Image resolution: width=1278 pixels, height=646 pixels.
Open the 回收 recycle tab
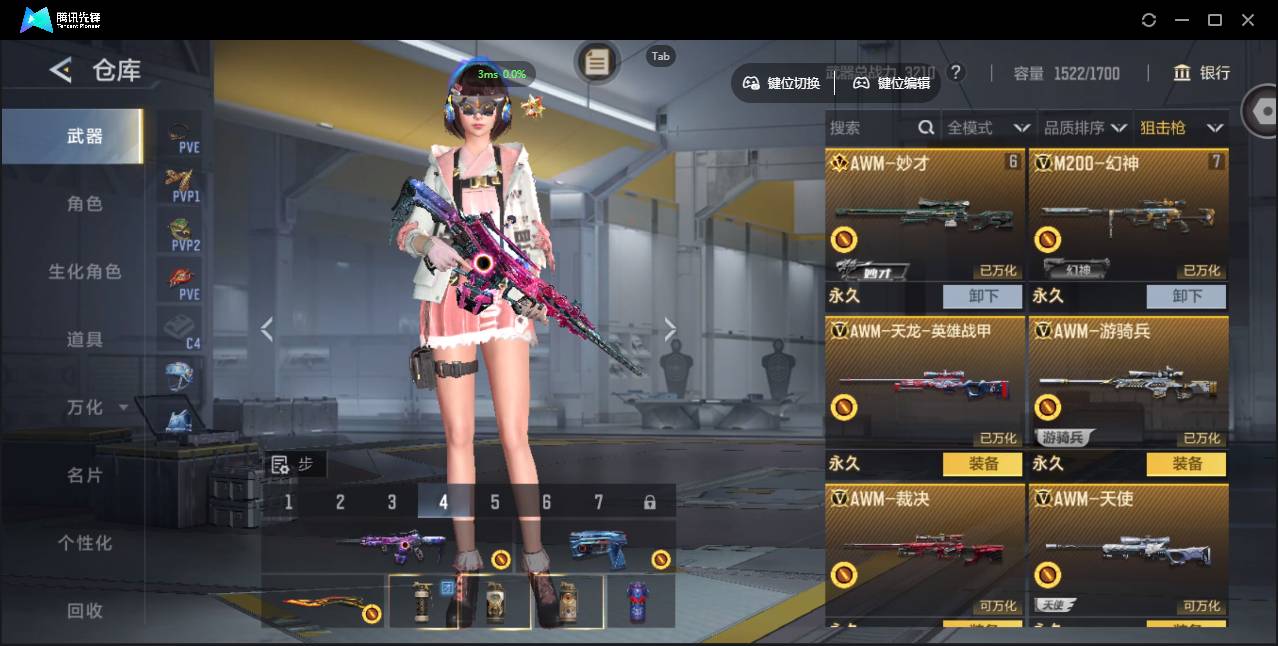coord(85,610)
